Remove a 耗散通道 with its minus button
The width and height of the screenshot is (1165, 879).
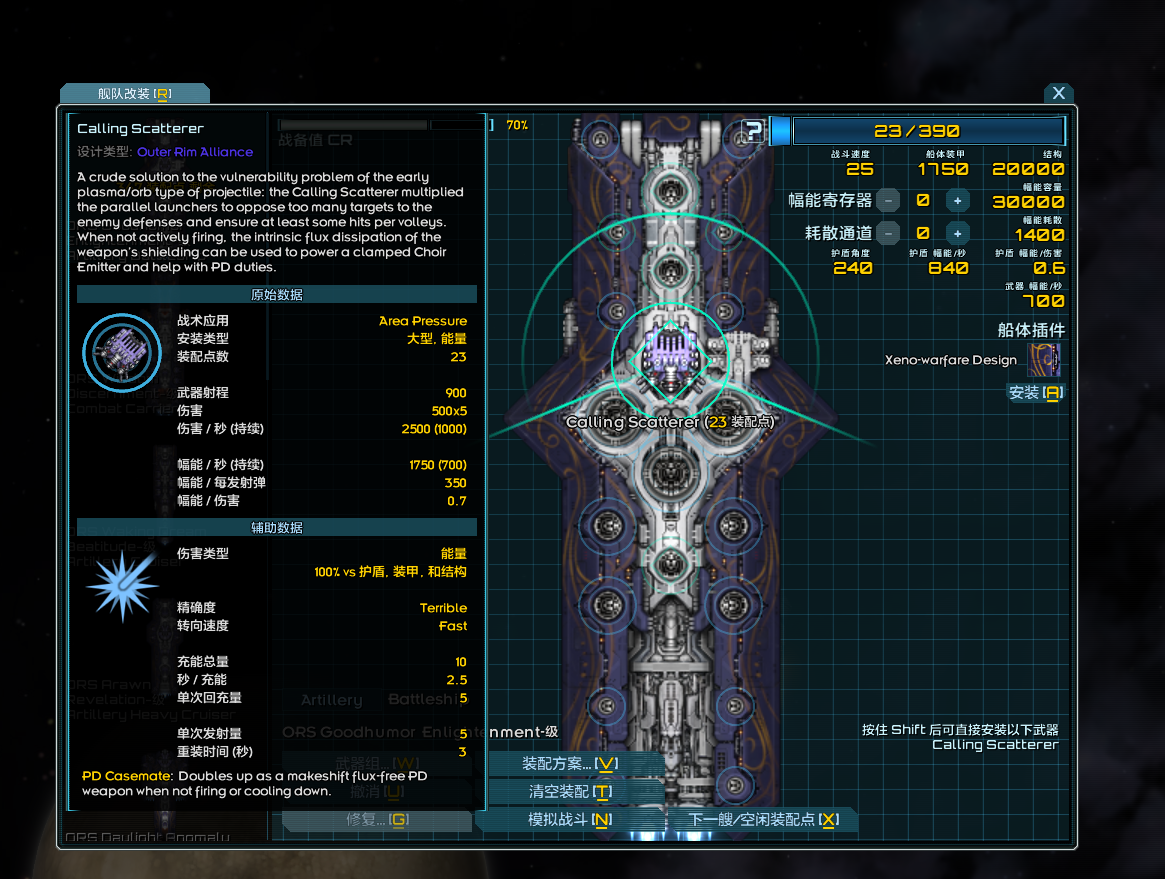coord(888,234)
